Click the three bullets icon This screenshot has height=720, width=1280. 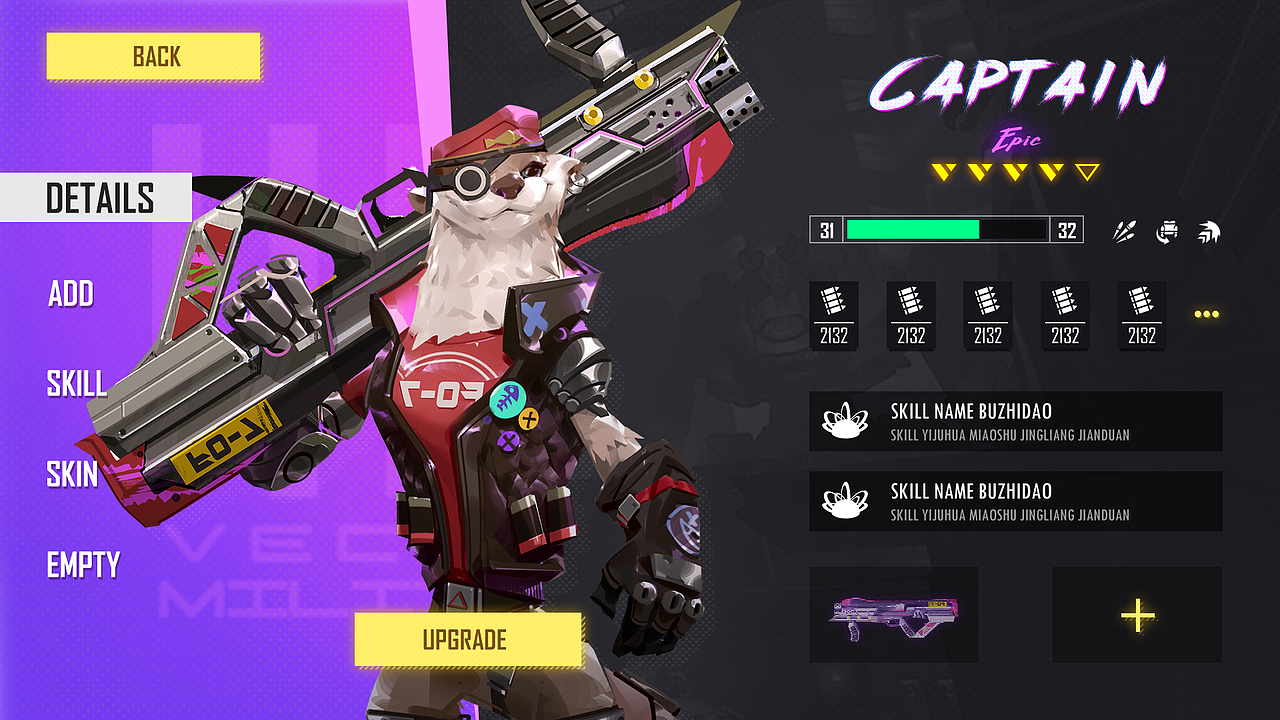(x=1125, y=232)
